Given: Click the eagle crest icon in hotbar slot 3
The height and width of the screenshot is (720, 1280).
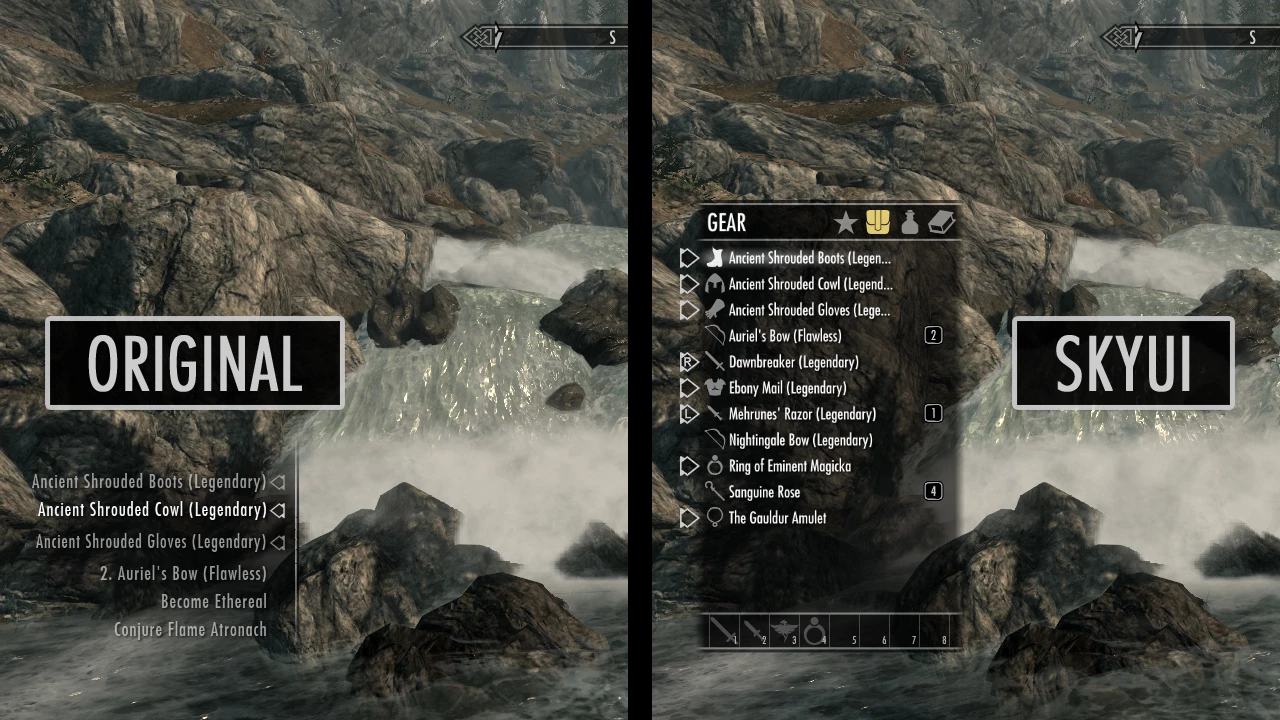Looking at the screenshot, I should click(785, 629).
